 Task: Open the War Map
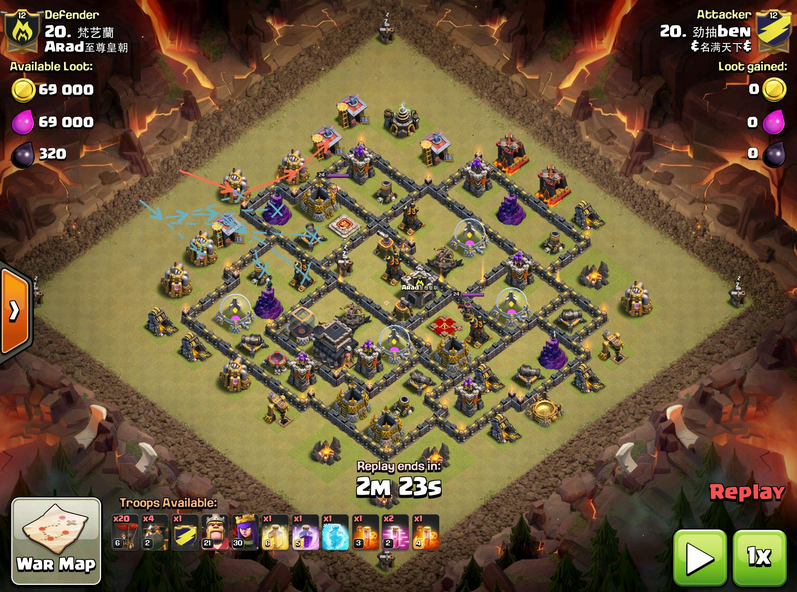[56, 540]
